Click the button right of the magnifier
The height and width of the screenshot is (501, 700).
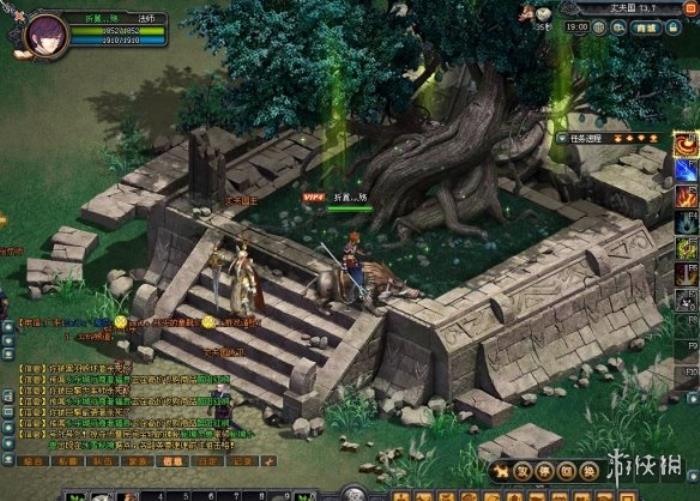click(x=647, y=28)
